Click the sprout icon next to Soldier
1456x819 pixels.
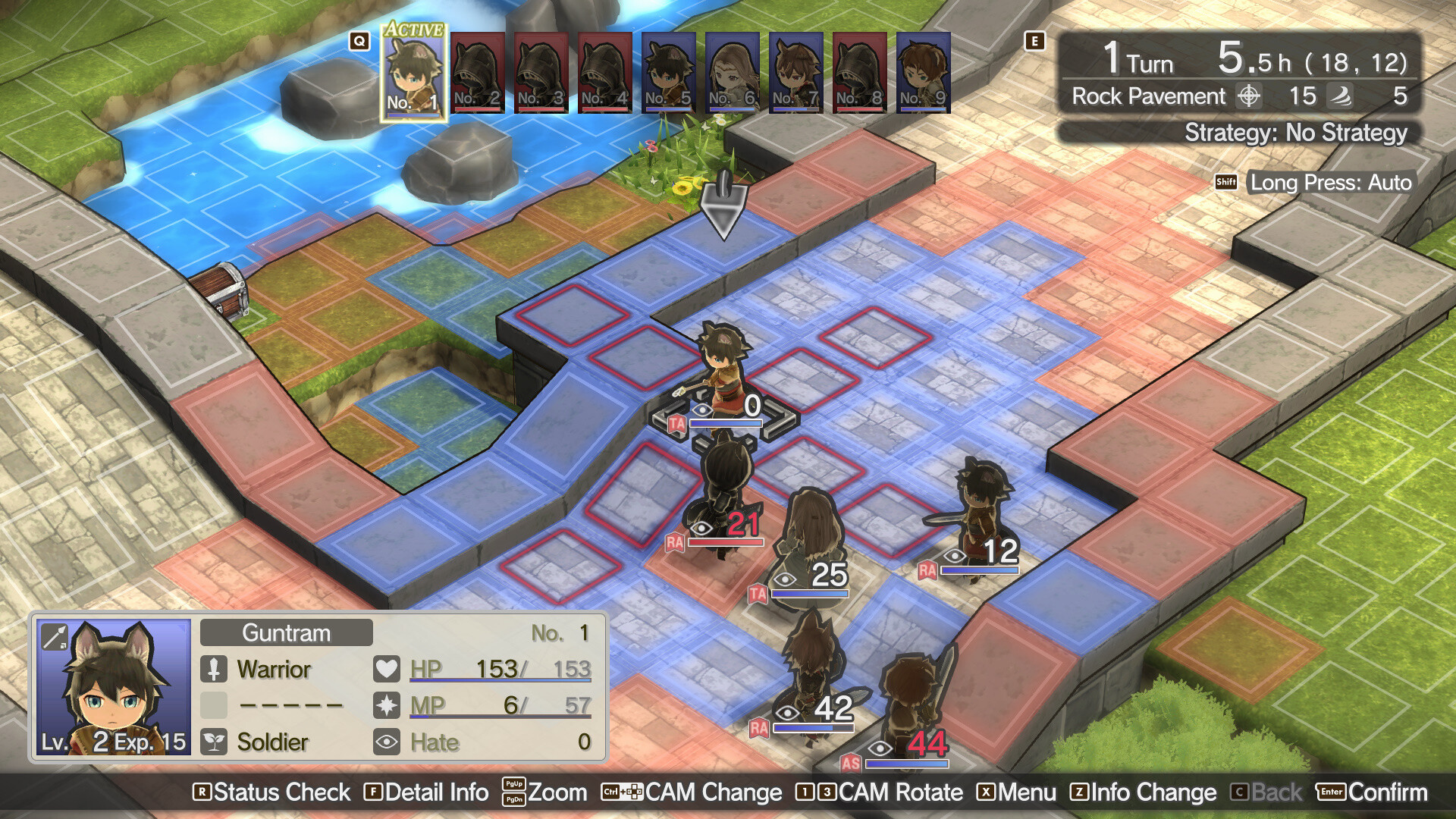click(x=215, y=742)
